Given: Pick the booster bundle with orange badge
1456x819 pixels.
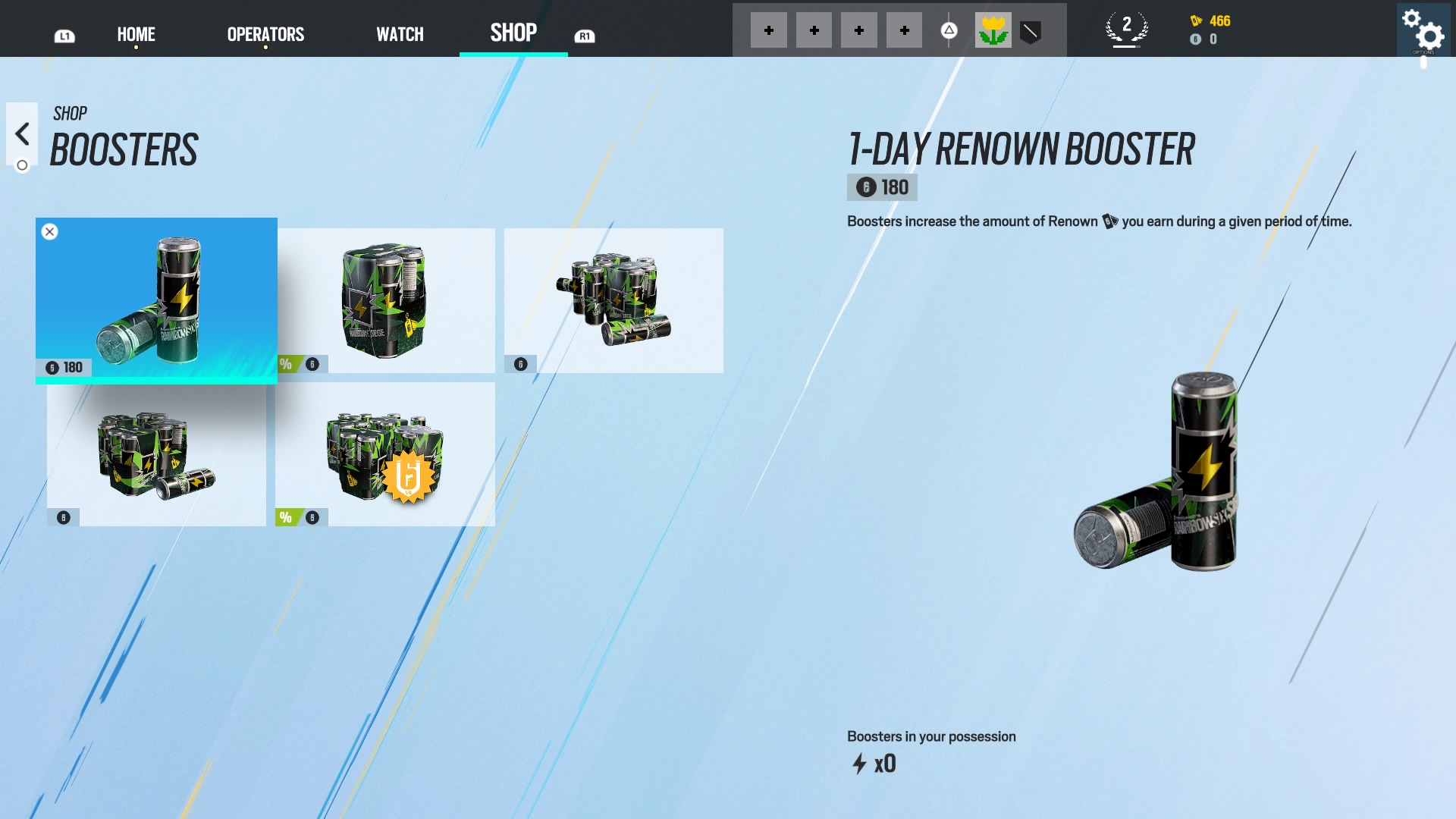Looking at the screenshot, I should [x=385, y=454].
